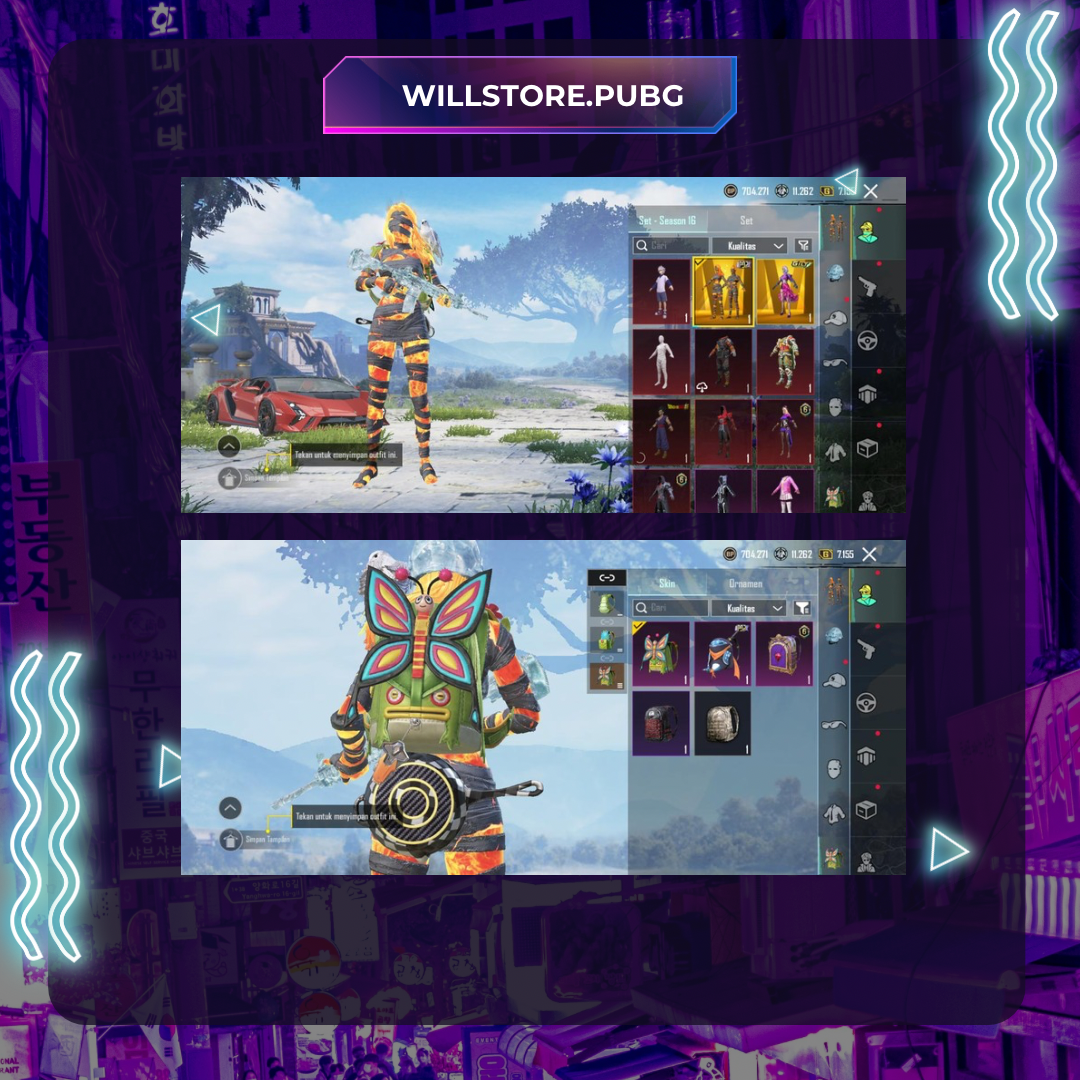1080x1080 pixels.
Task: Select the red and black backpack skin
Action: click(661, 723)
